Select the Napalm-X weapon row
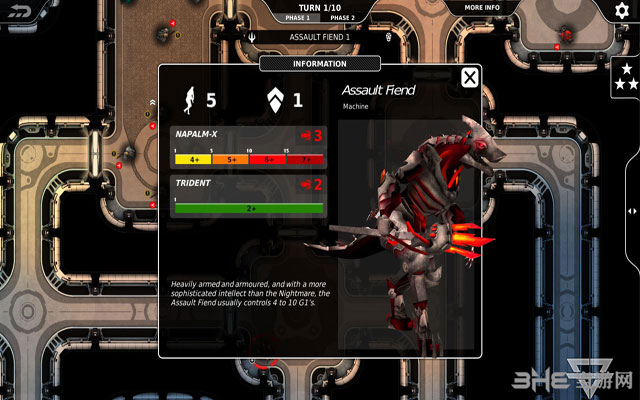Image resolution: width=640 pixels, height=400 pixels. pos(249,146)
